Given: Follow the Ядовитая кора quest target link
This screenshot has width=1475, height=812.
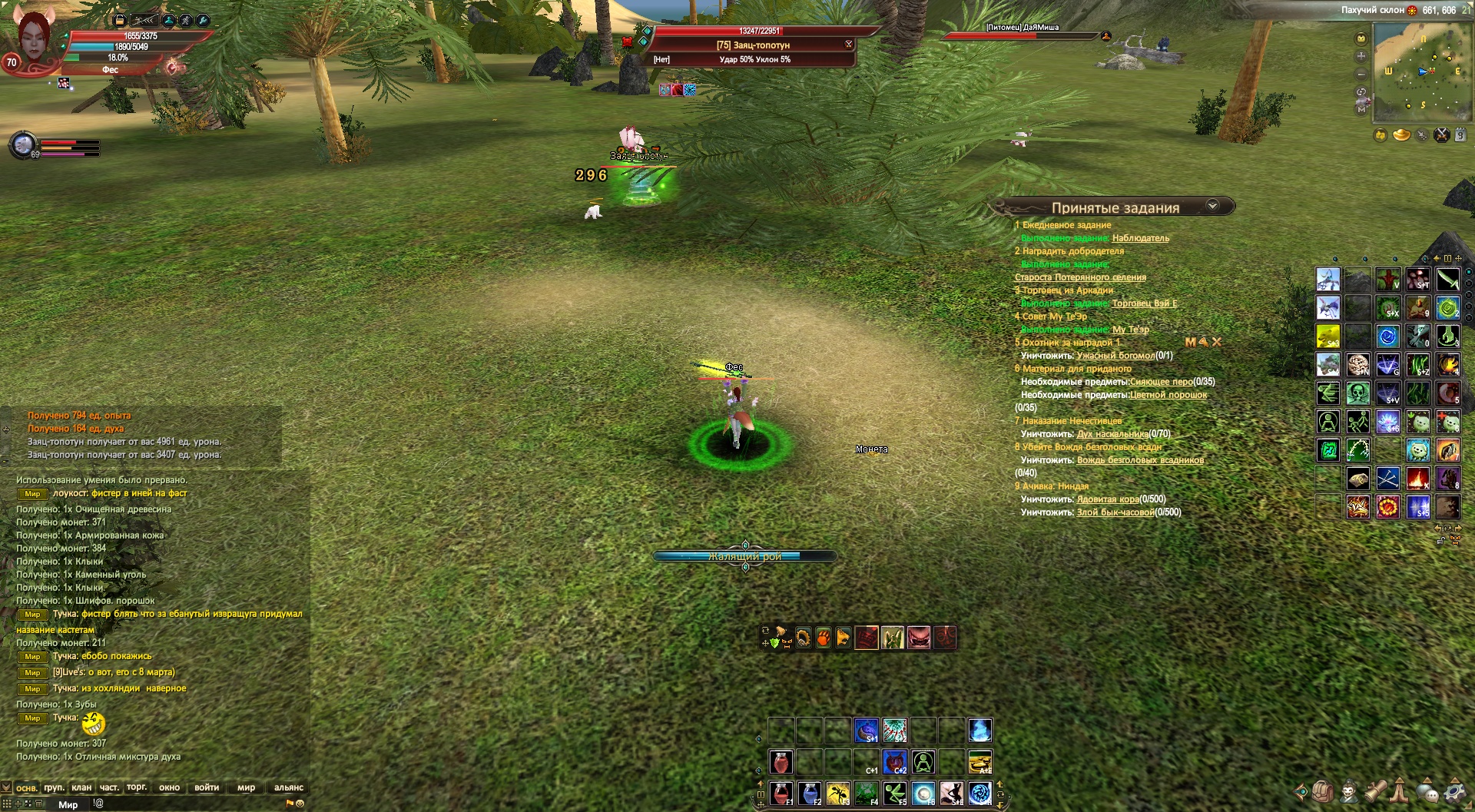Looking at the screenshot, I should 1108,499.
